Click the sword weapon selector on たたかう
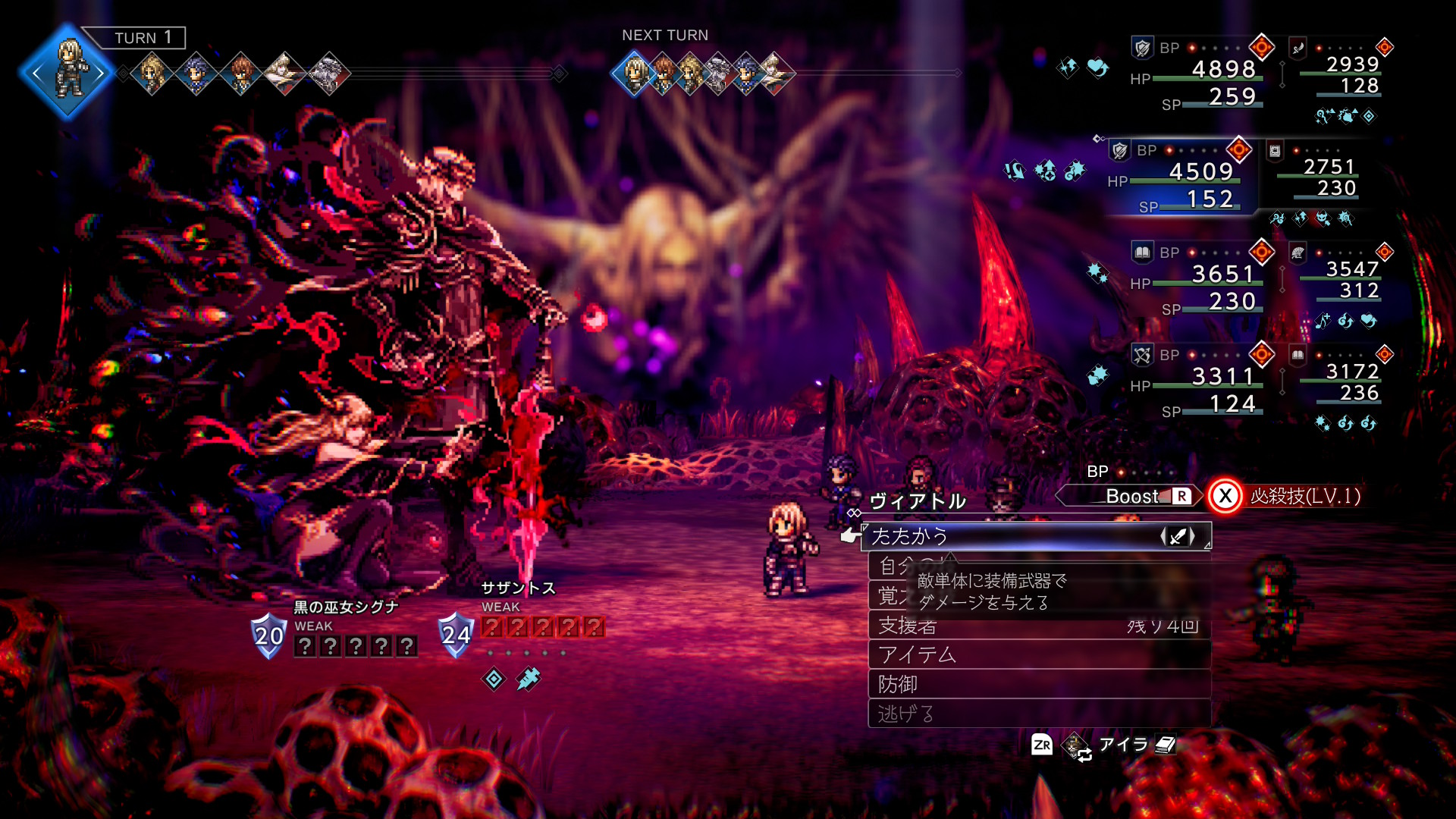 1178,537
